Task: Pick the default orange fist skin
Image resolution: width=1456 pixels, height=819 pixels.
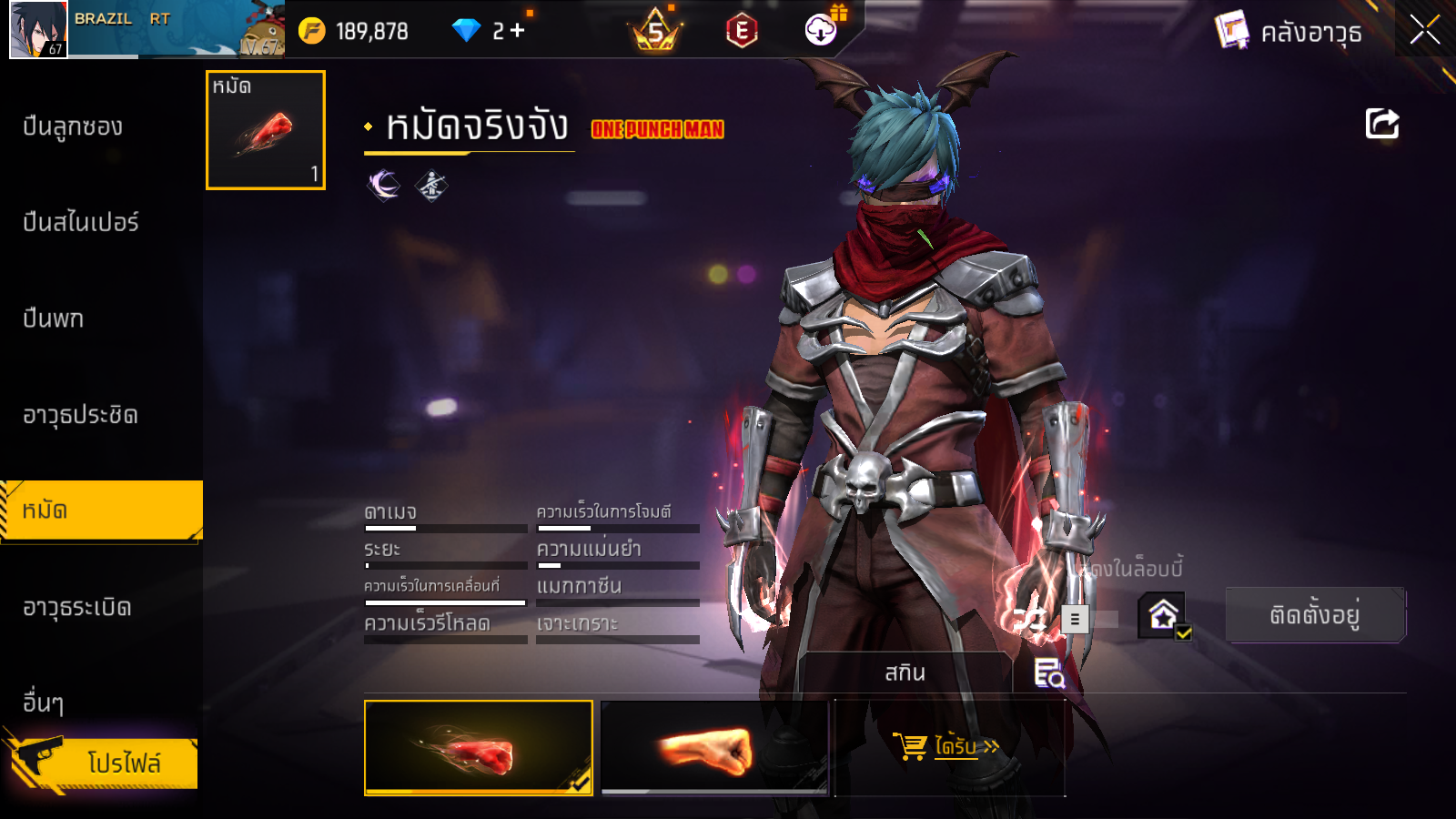Action: point(715,748)
